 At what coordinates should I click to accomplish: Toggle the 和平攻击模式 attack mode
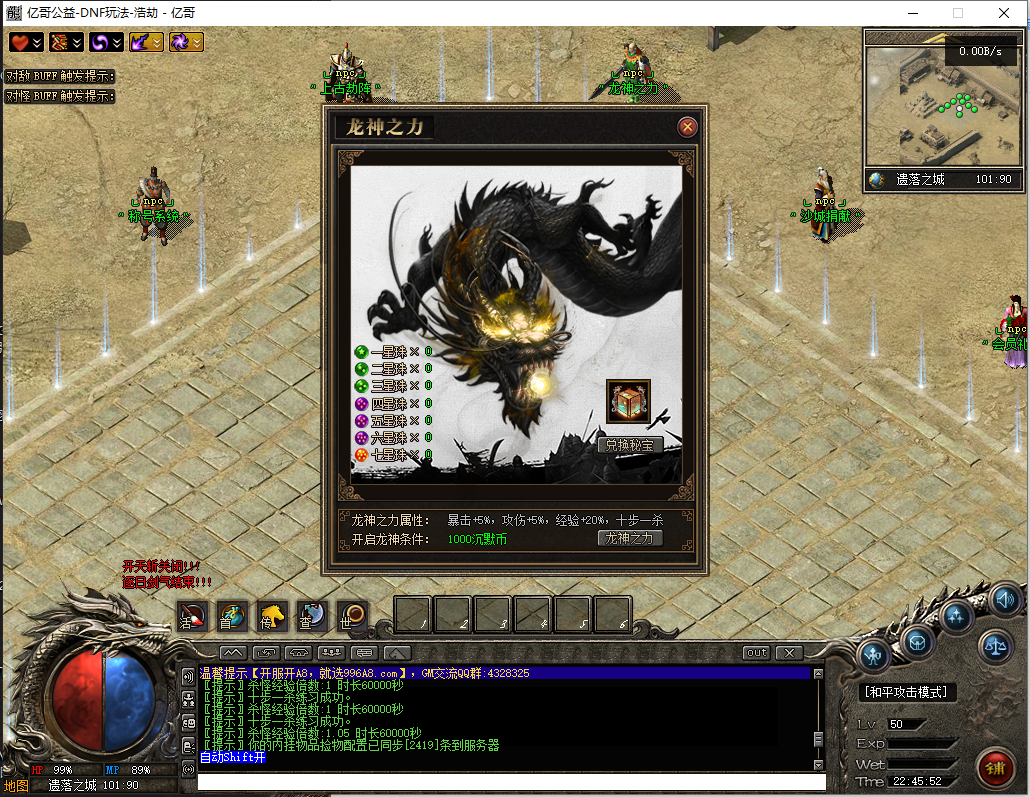point(908,692)
